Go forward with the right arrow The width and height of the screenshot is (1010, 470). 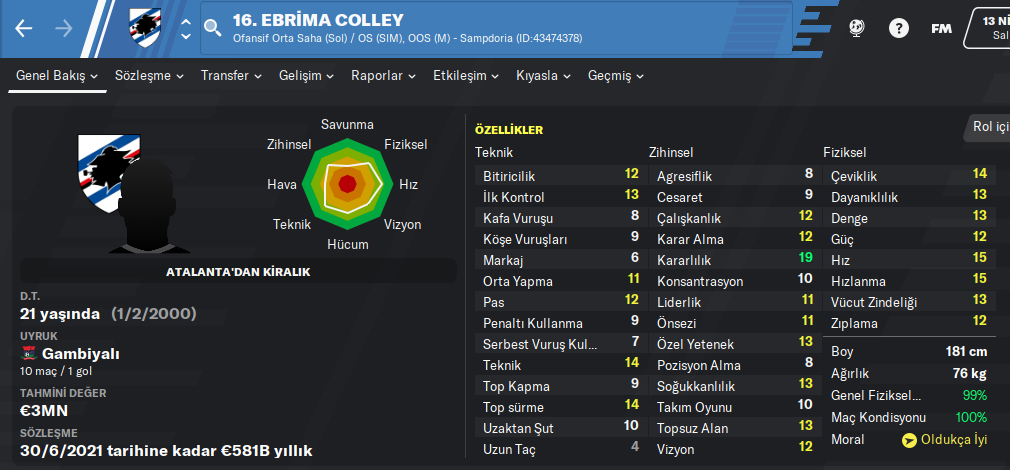tap(64, 28)
